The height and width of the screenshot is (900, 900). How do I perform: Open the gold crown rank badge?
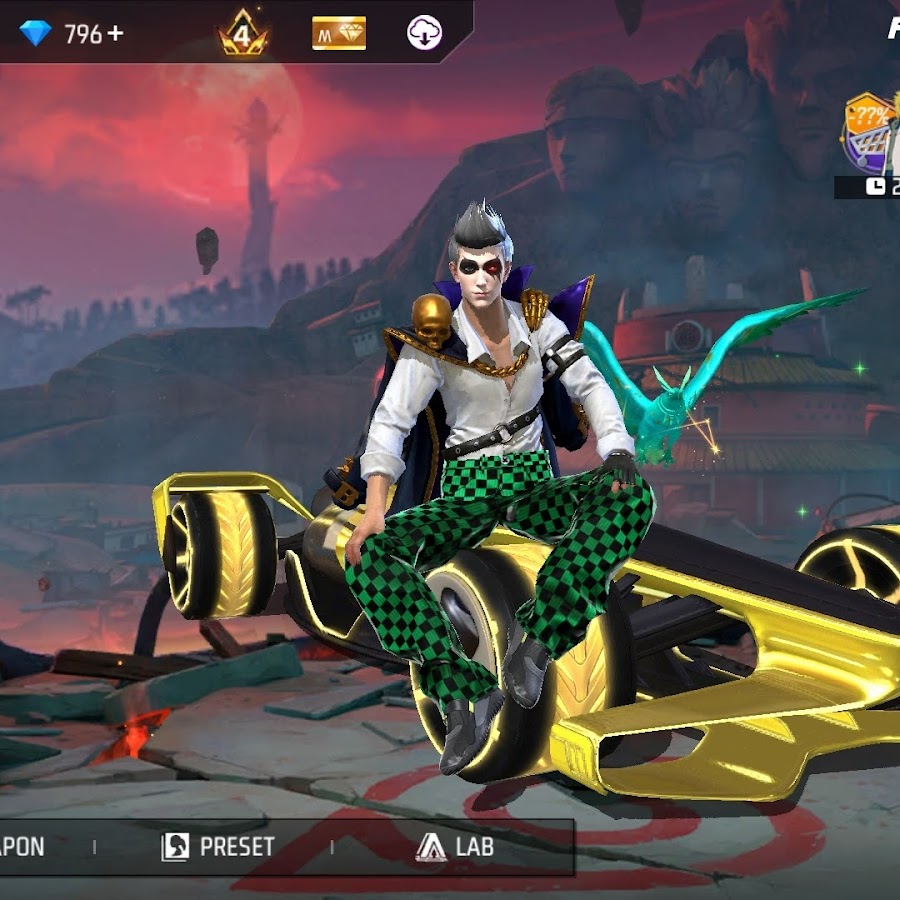(241, 32)
